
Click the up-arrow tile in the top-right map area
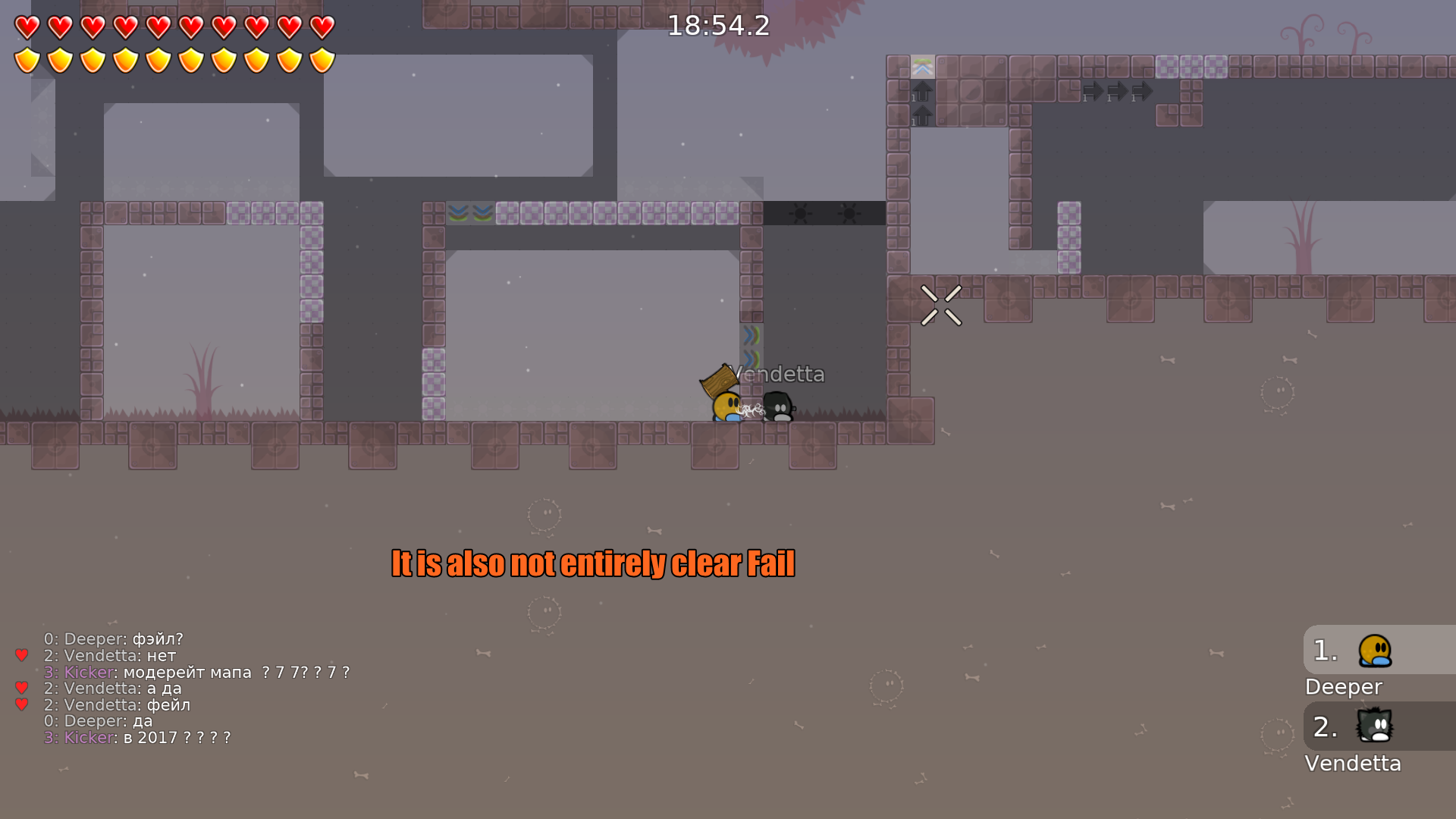[922, 90]
